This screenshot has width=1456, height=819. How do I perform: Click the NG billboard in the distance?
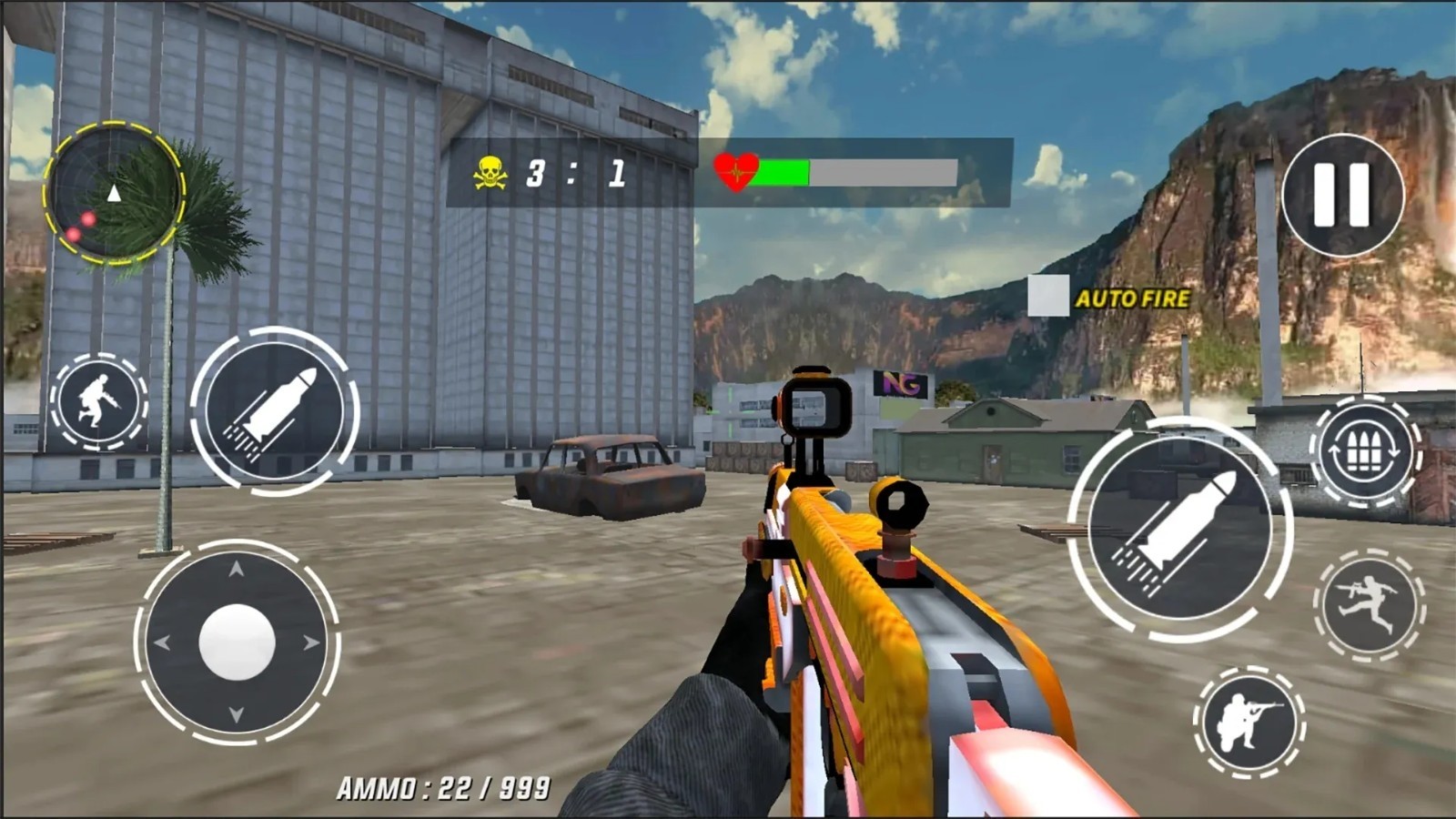903,383
